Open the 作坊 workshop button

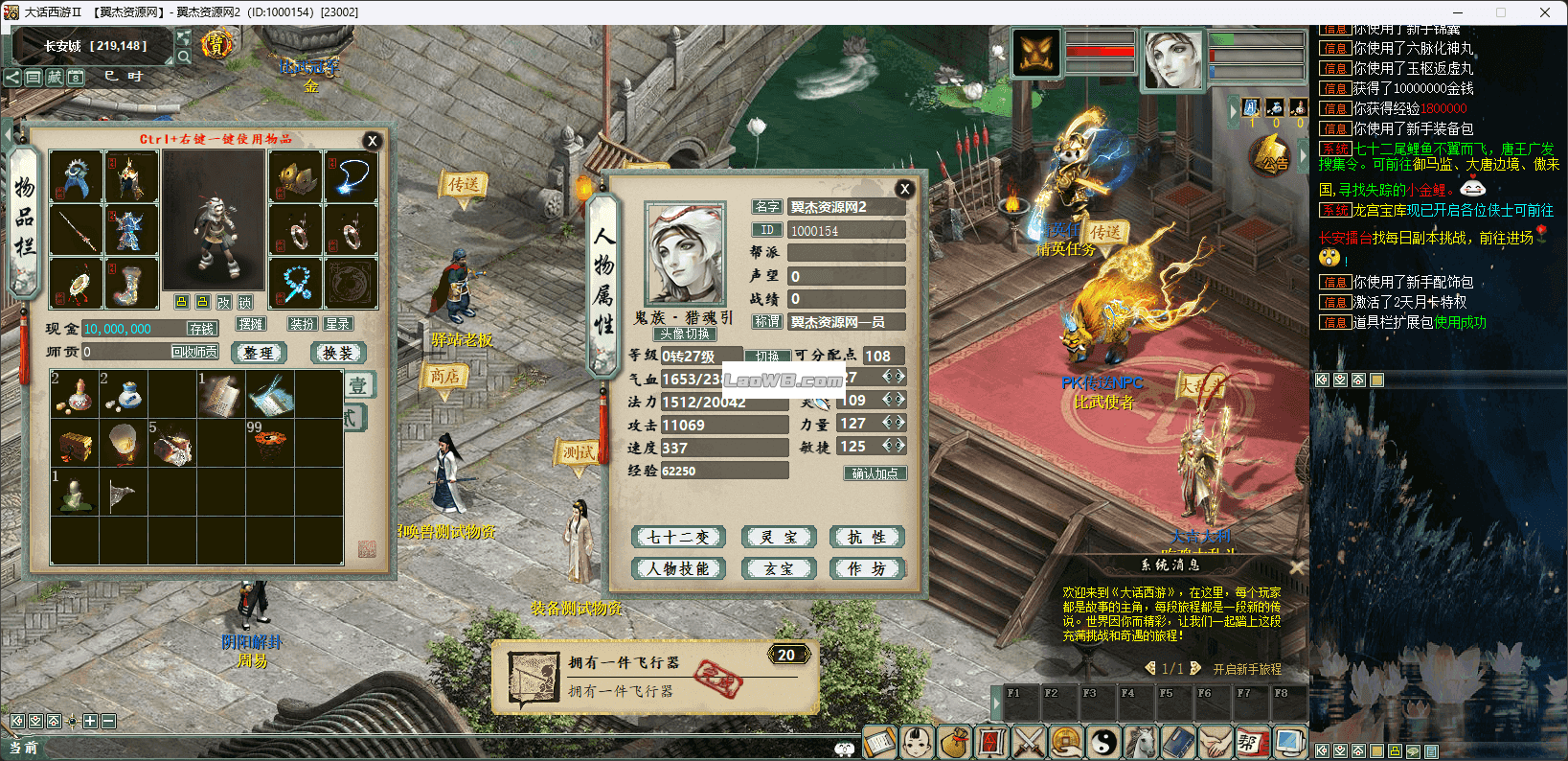tap(866, 568)
